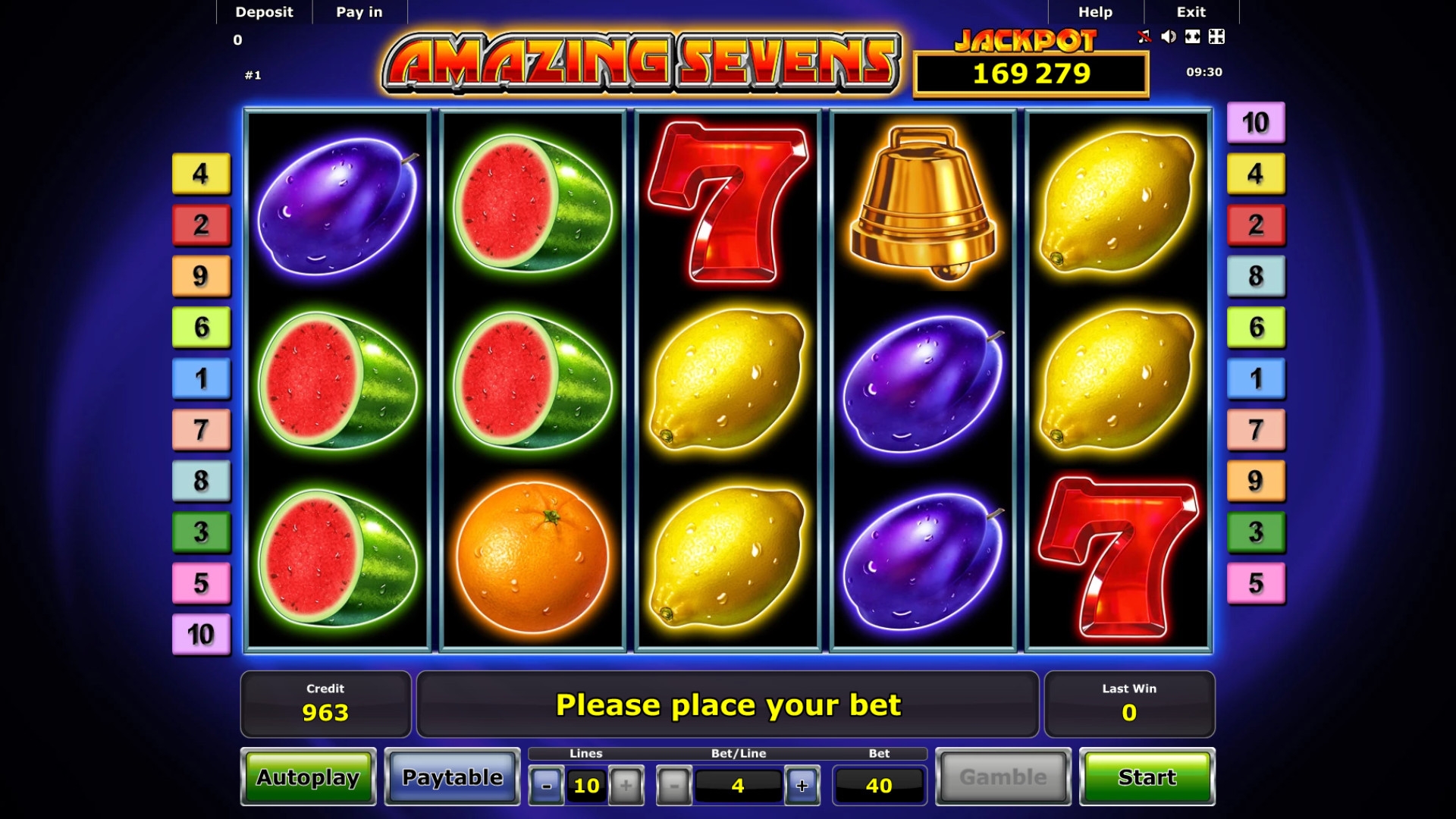Click the horizontal-arrows widescreen icon
1456x819 pixels.
click(x=1193, y=36)
